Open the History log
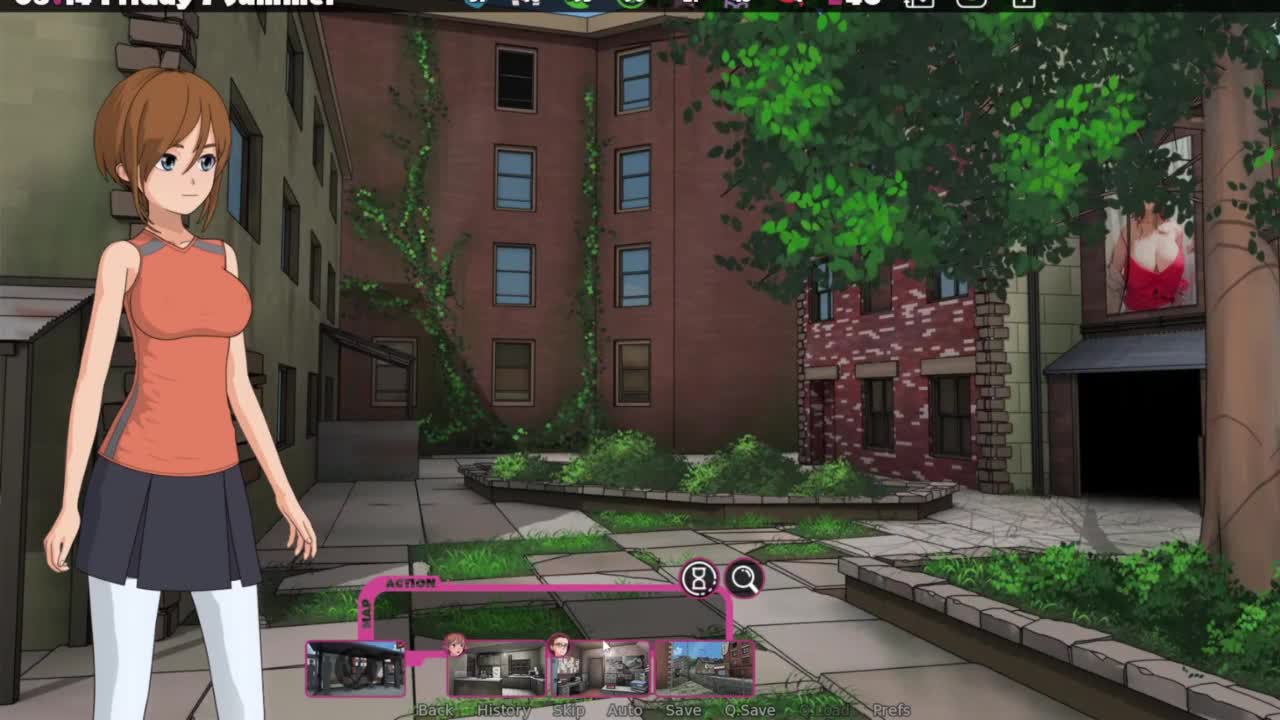 (504, 710)
